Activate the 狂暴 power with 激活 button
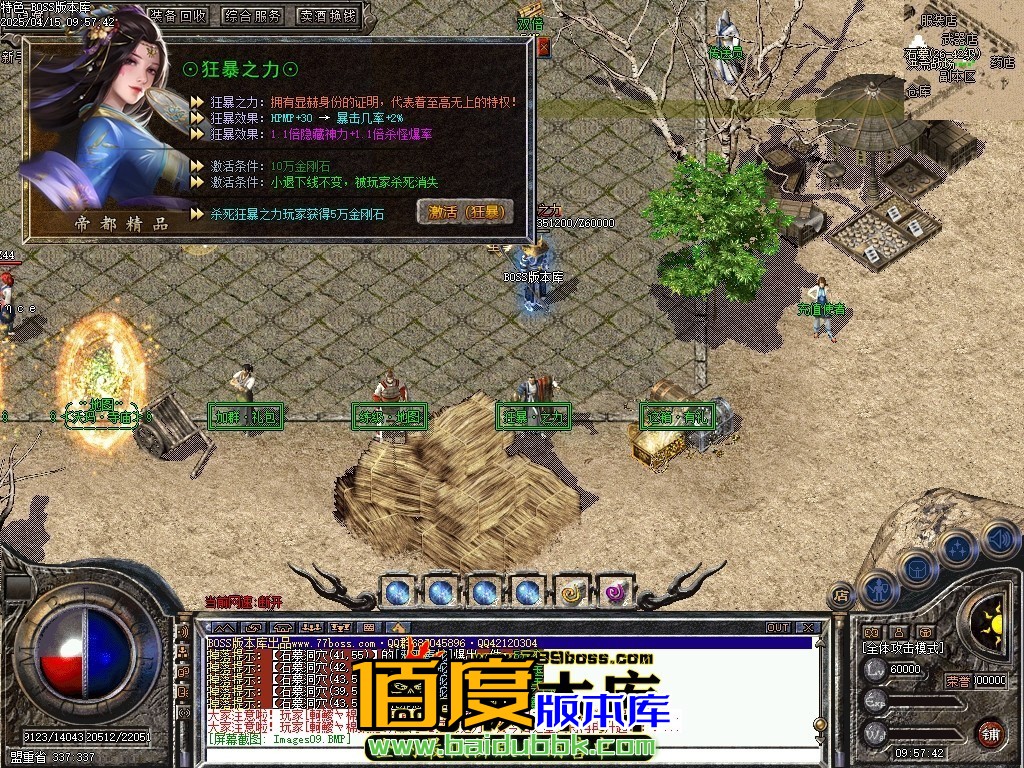The image size is (1024, 768). click(465, 212)
